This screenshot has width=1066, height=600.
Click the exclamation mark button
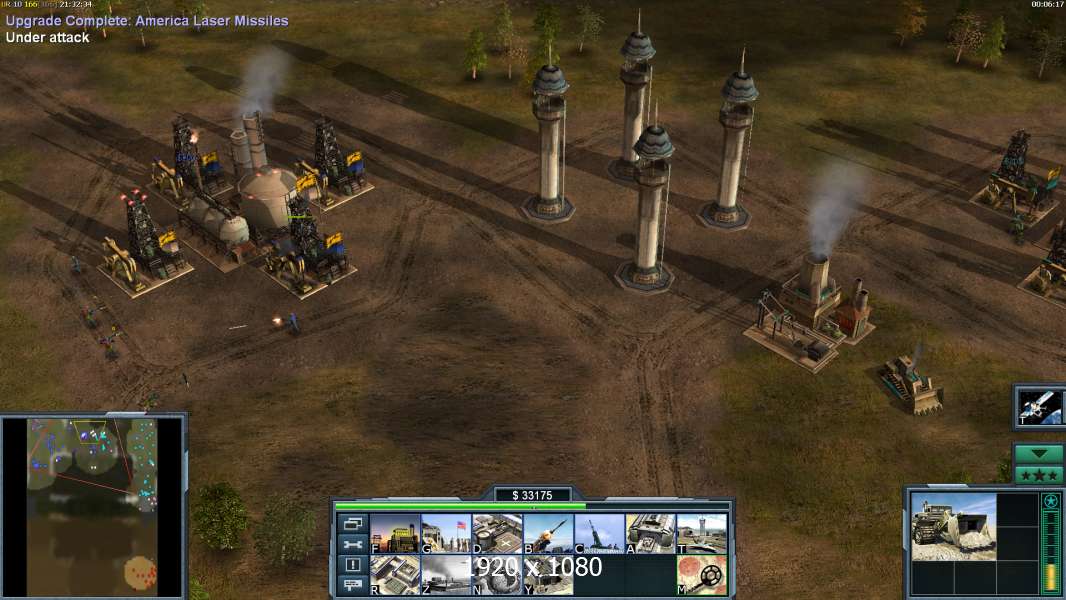click(352, 565)
